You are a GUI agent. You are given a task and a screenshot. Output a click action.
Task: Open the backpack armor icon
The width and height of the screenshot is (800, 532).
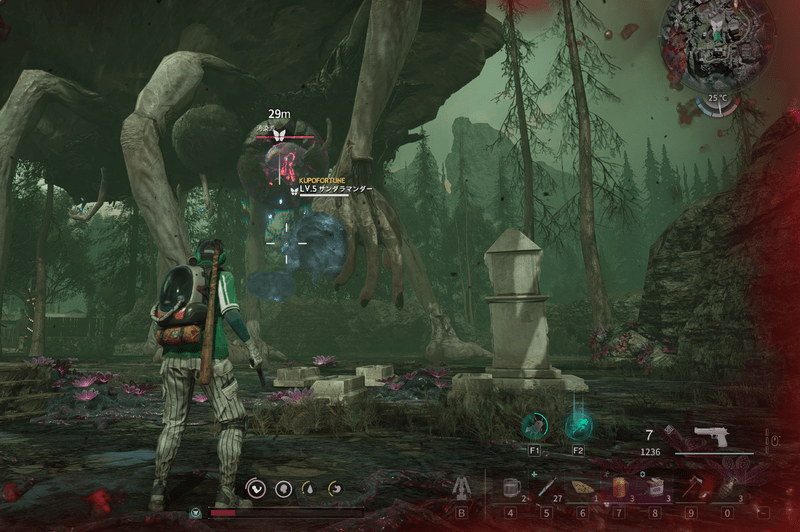click(x=462, y=488)
